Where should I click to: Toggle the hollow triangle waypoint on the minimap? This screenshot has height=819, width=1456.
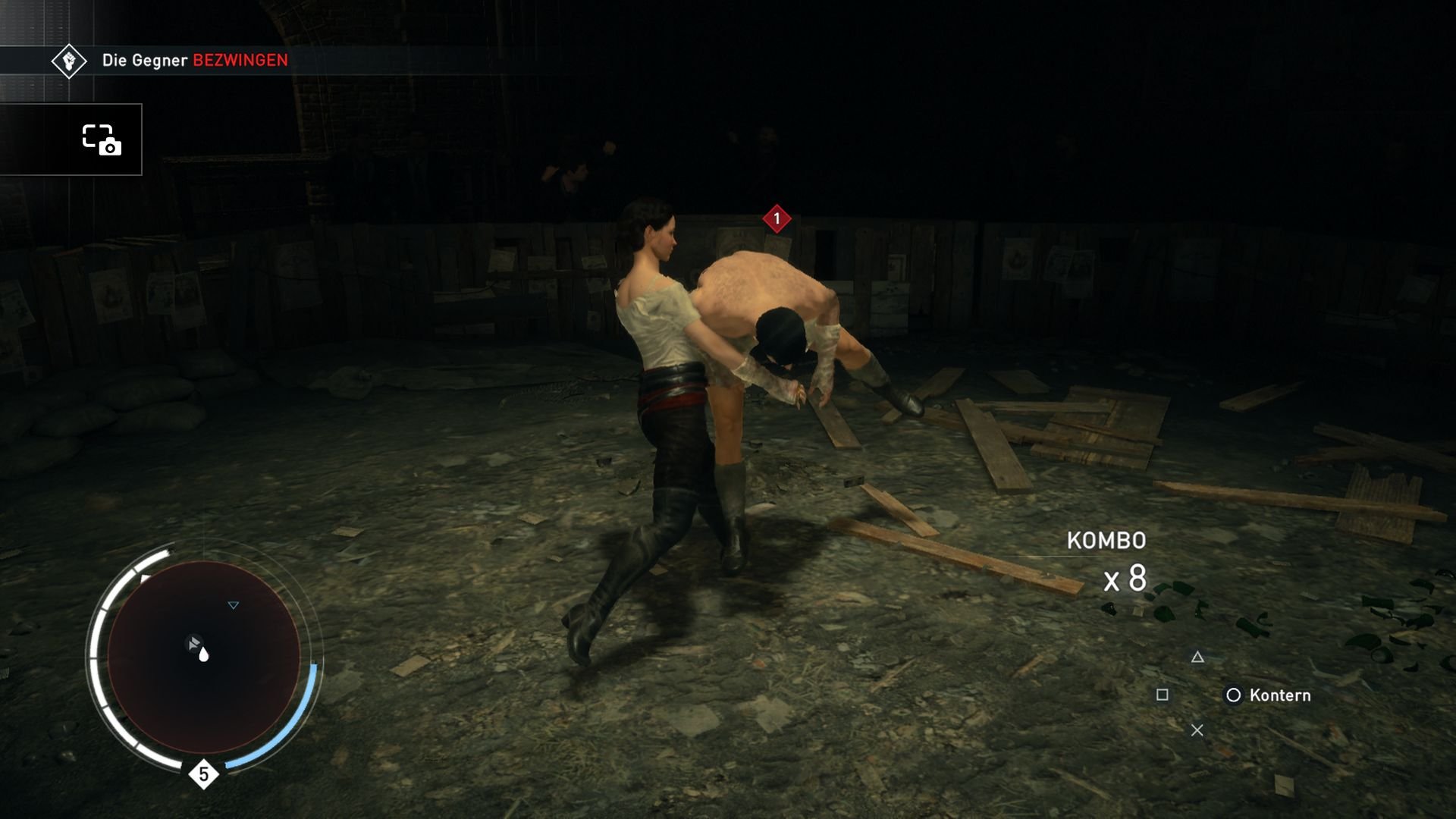click(233, 605)
